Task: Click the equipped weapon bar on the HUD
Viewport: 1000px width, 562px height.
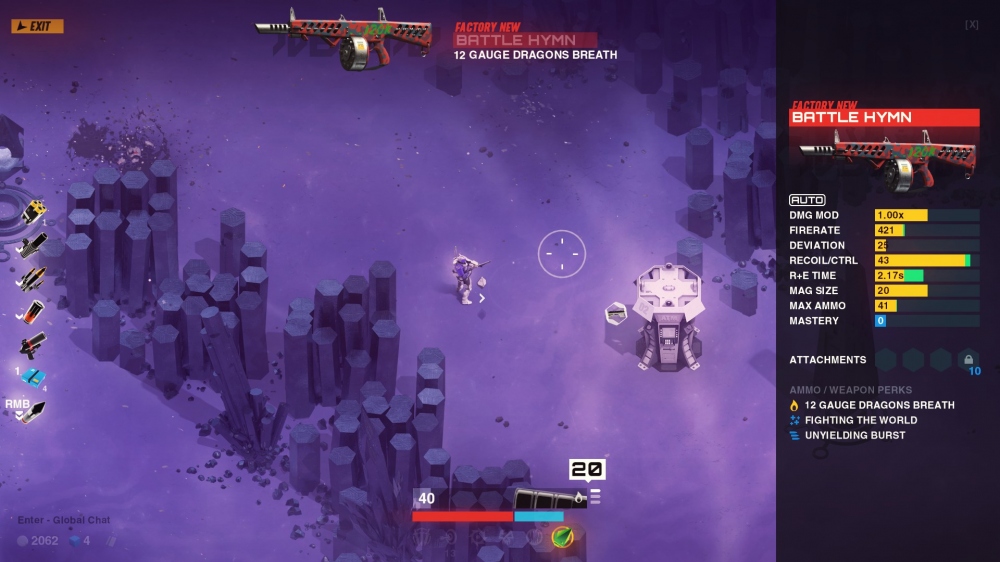Action: click(548, 498)
